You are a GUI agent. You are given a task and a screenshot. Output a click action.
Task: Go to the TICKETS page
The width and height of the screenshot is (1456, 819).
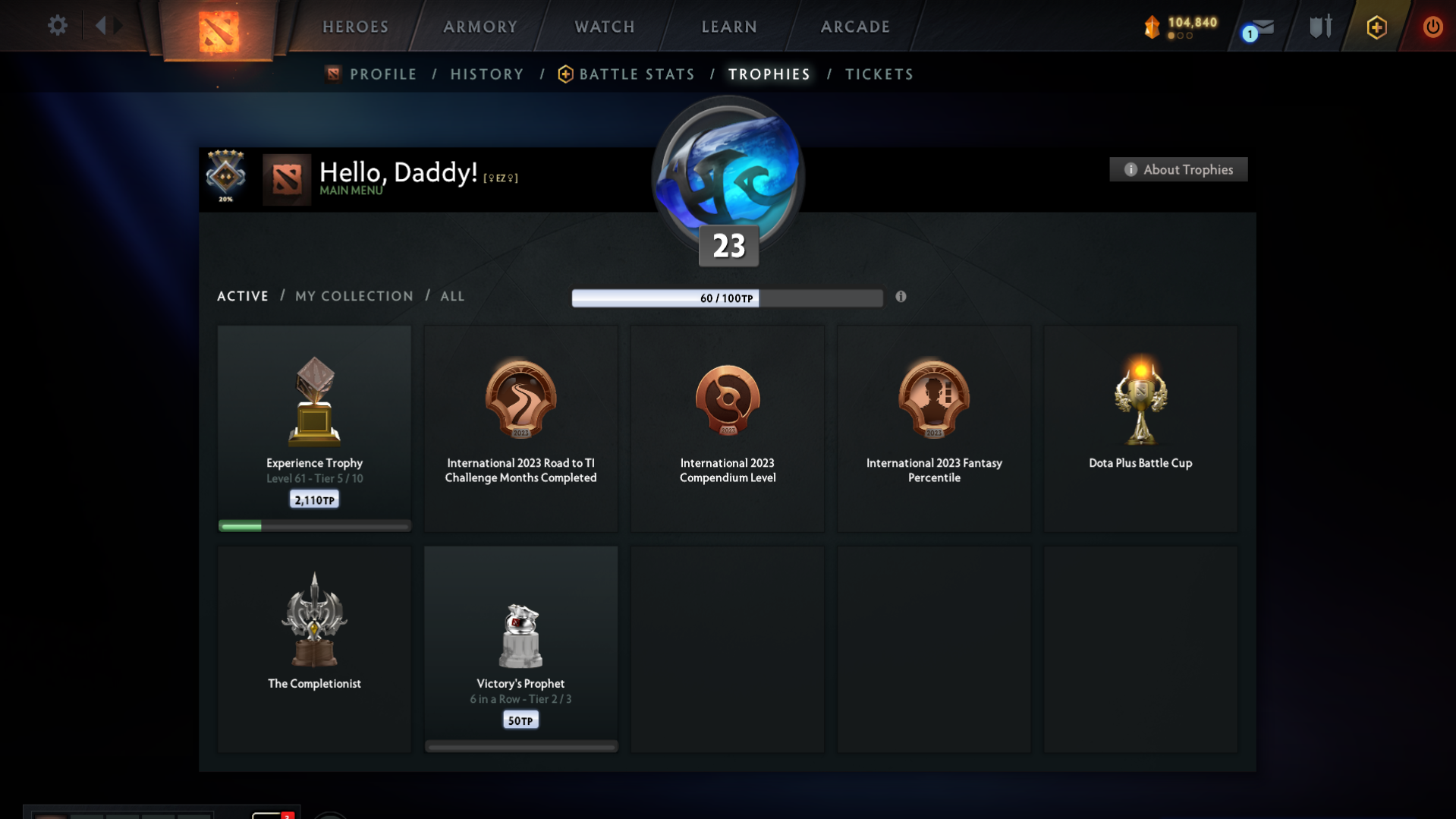coord(879,74)
